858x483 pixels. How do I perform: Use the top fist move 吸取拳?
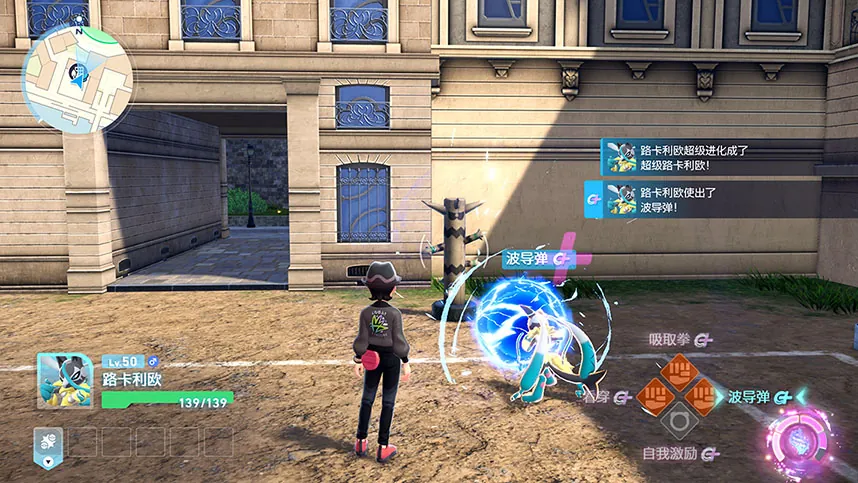coord(679,370)
